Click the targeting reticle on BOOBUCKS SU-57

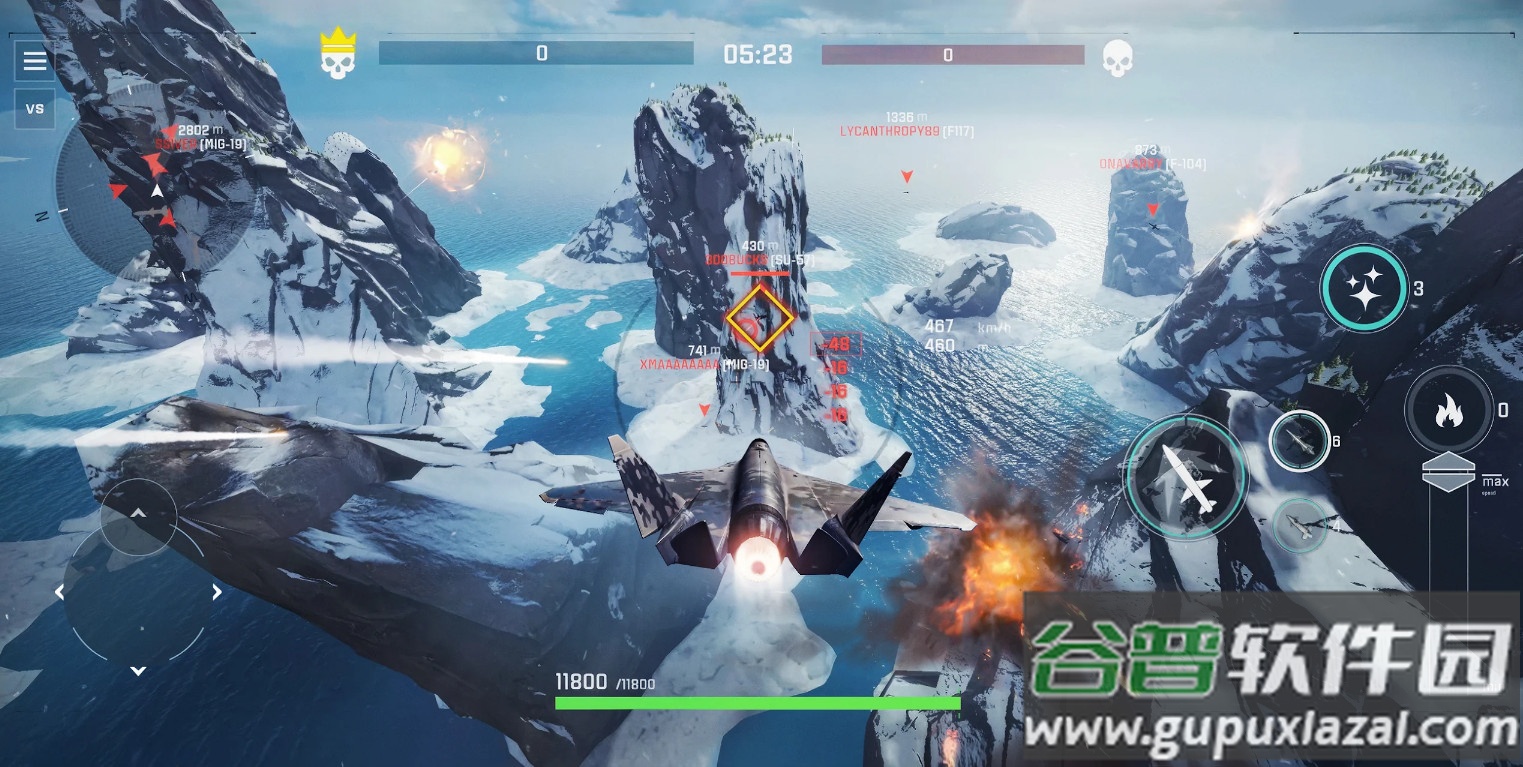pyautogui.click(x=759, y=317)
